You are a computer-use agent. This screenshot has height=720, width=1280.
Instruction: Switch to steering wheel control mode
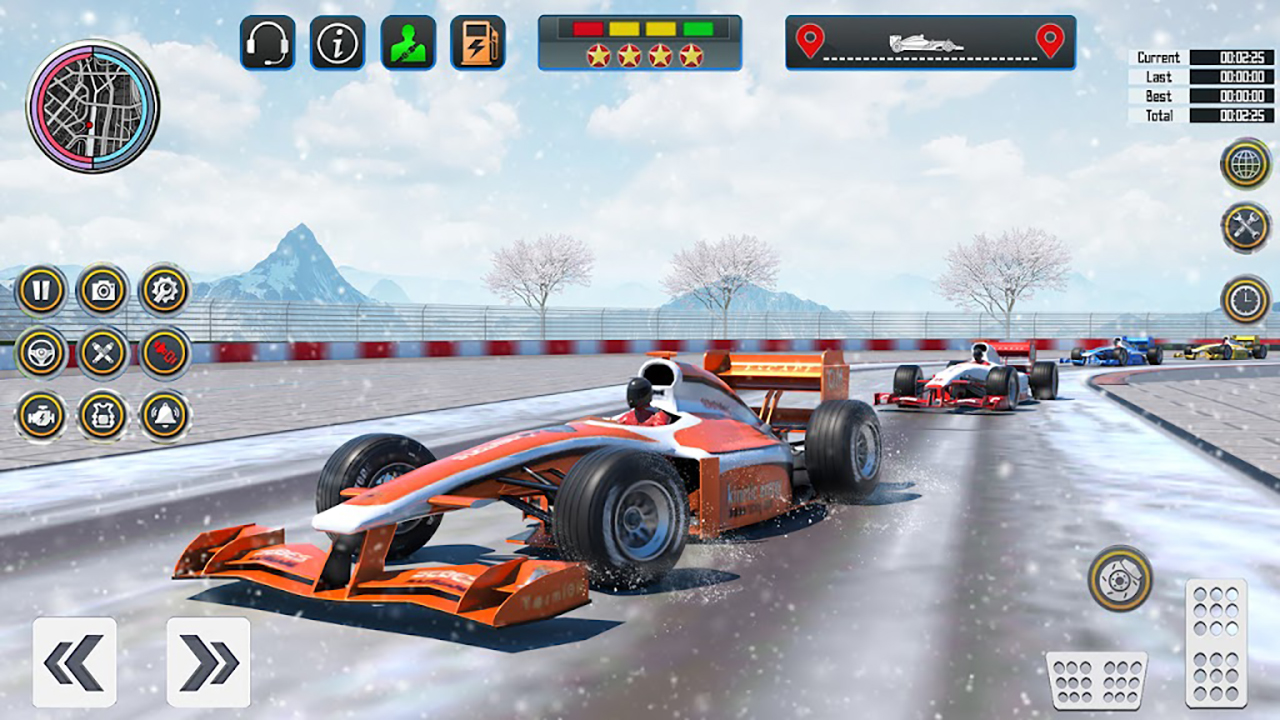tap(40, 352)
